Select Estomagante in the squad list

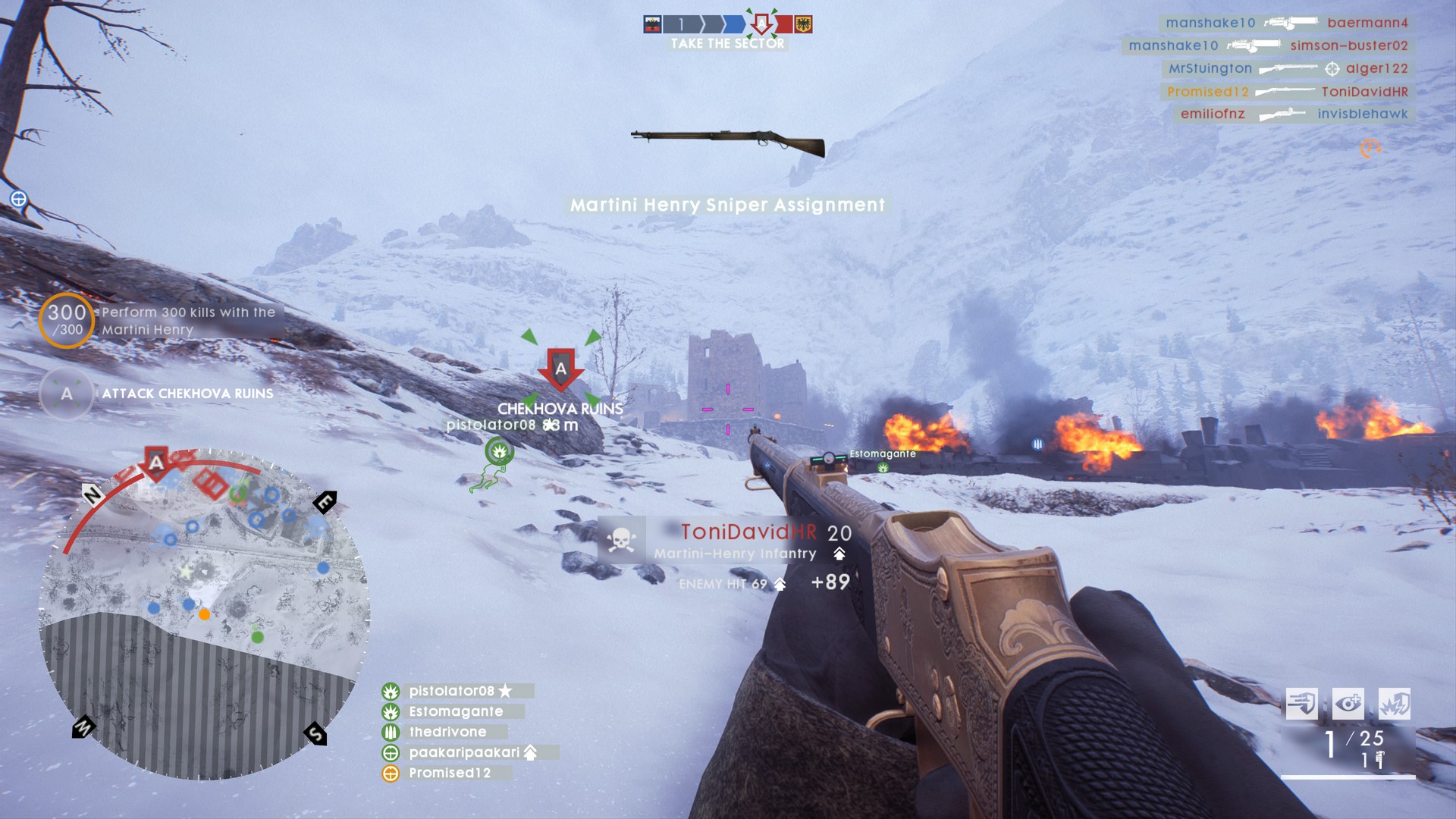click(456, 711)
